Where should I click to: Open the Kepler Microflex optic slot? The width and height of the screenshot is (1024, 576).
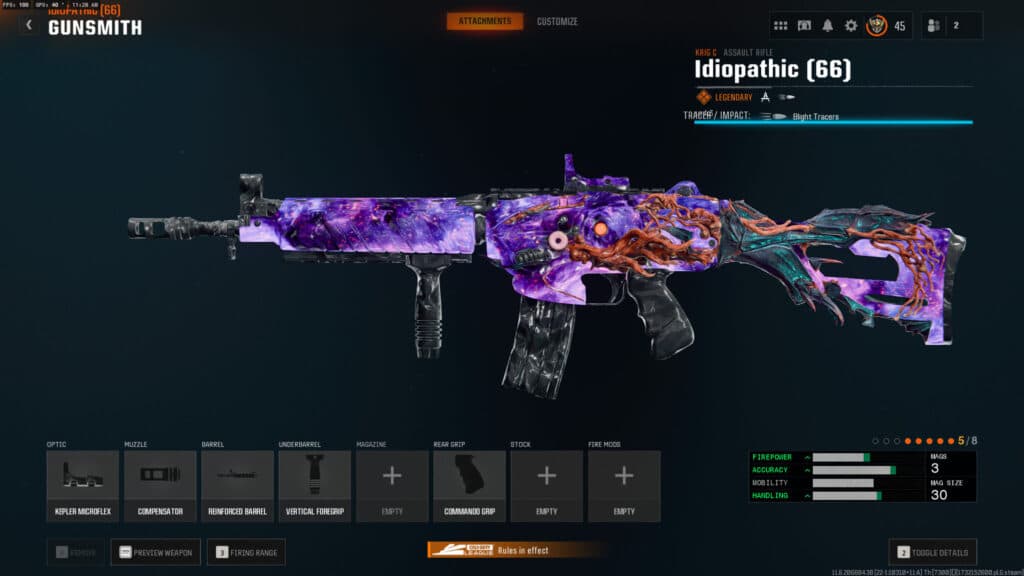tap(82, 485)
